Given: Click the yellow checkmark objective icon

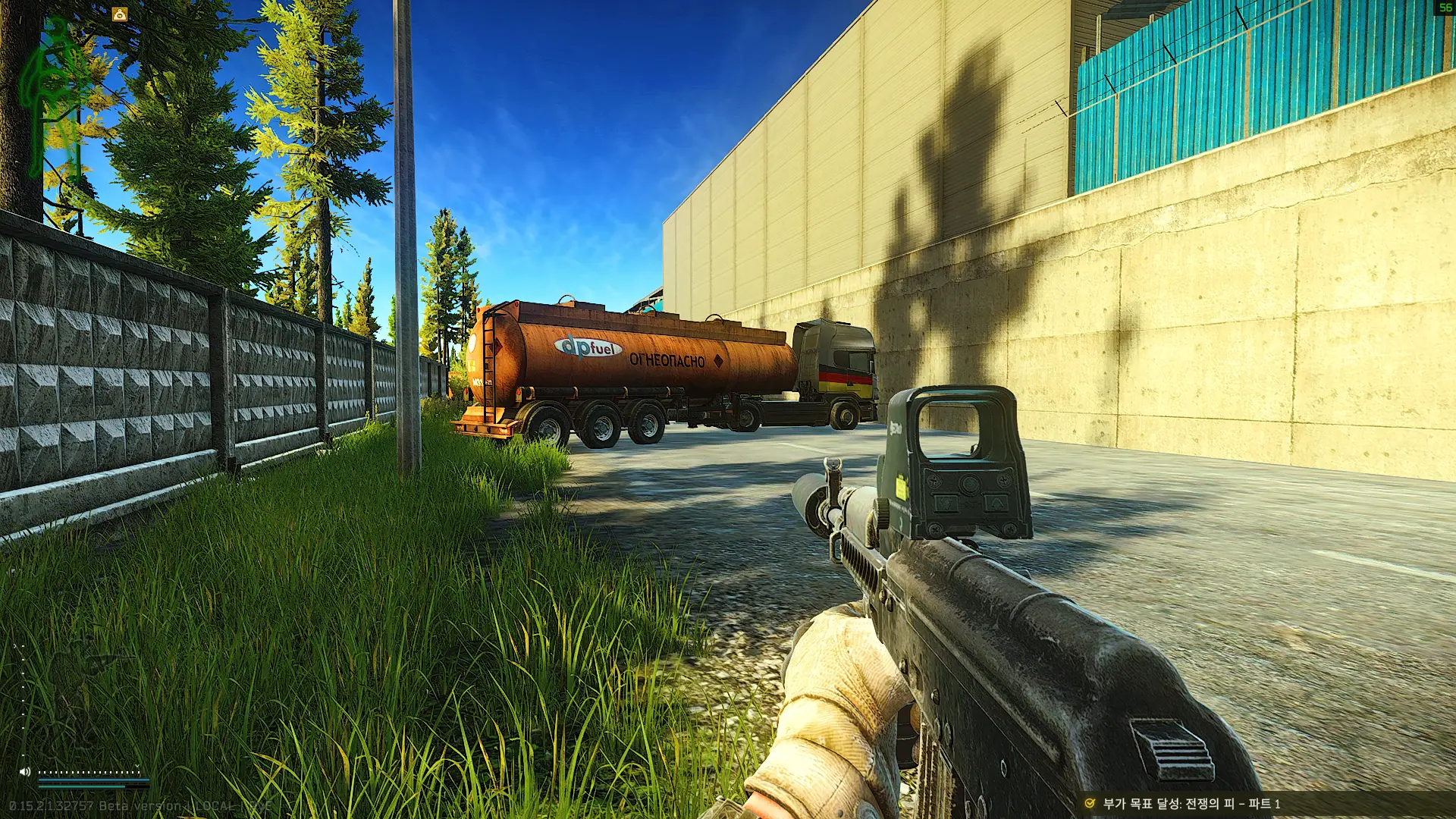Looking at the screenshot, I should point(1090,804).
